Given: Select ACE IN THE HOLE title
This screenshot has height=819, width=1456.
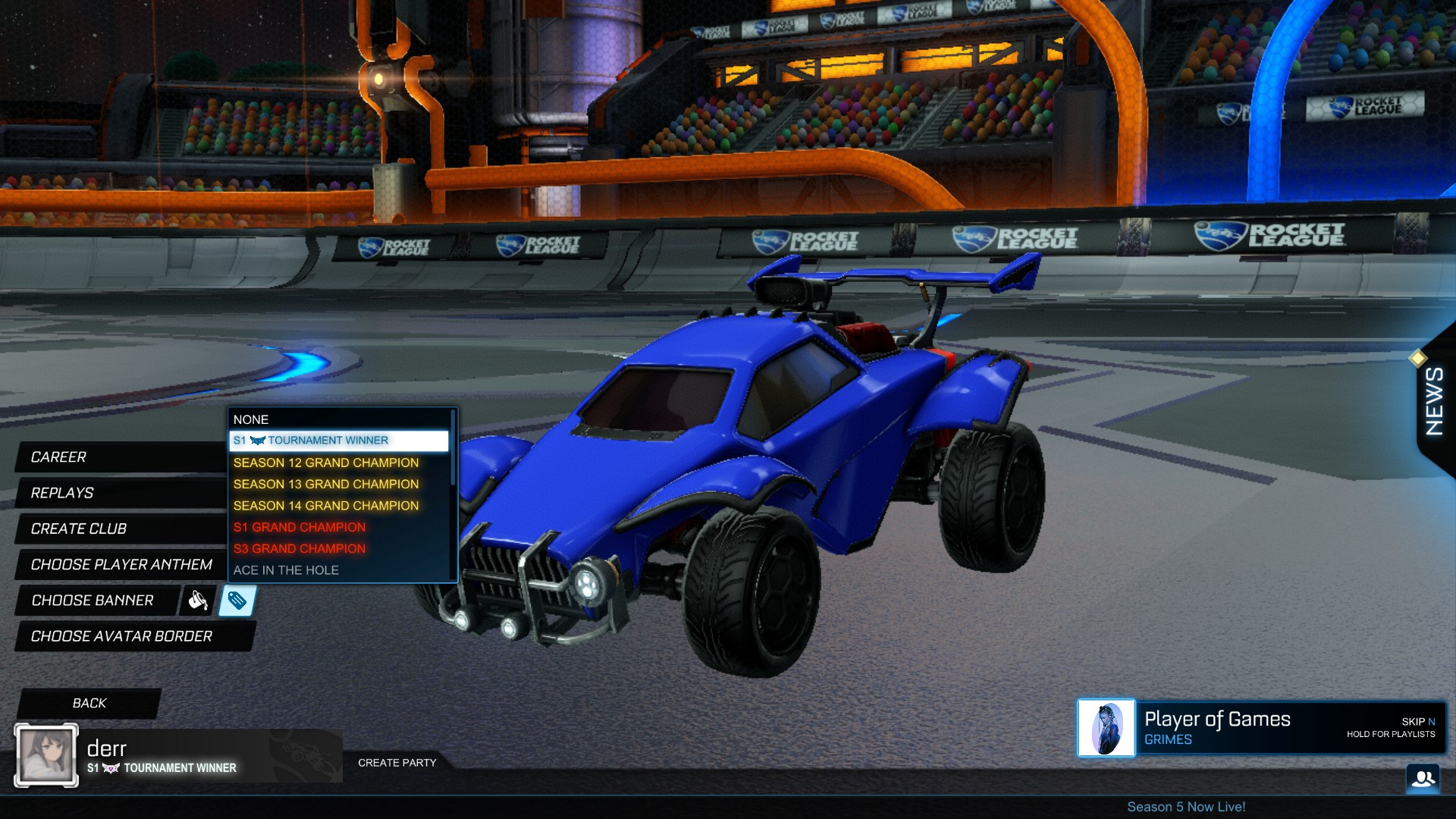Looking at the screenshot, I should 286,570.
